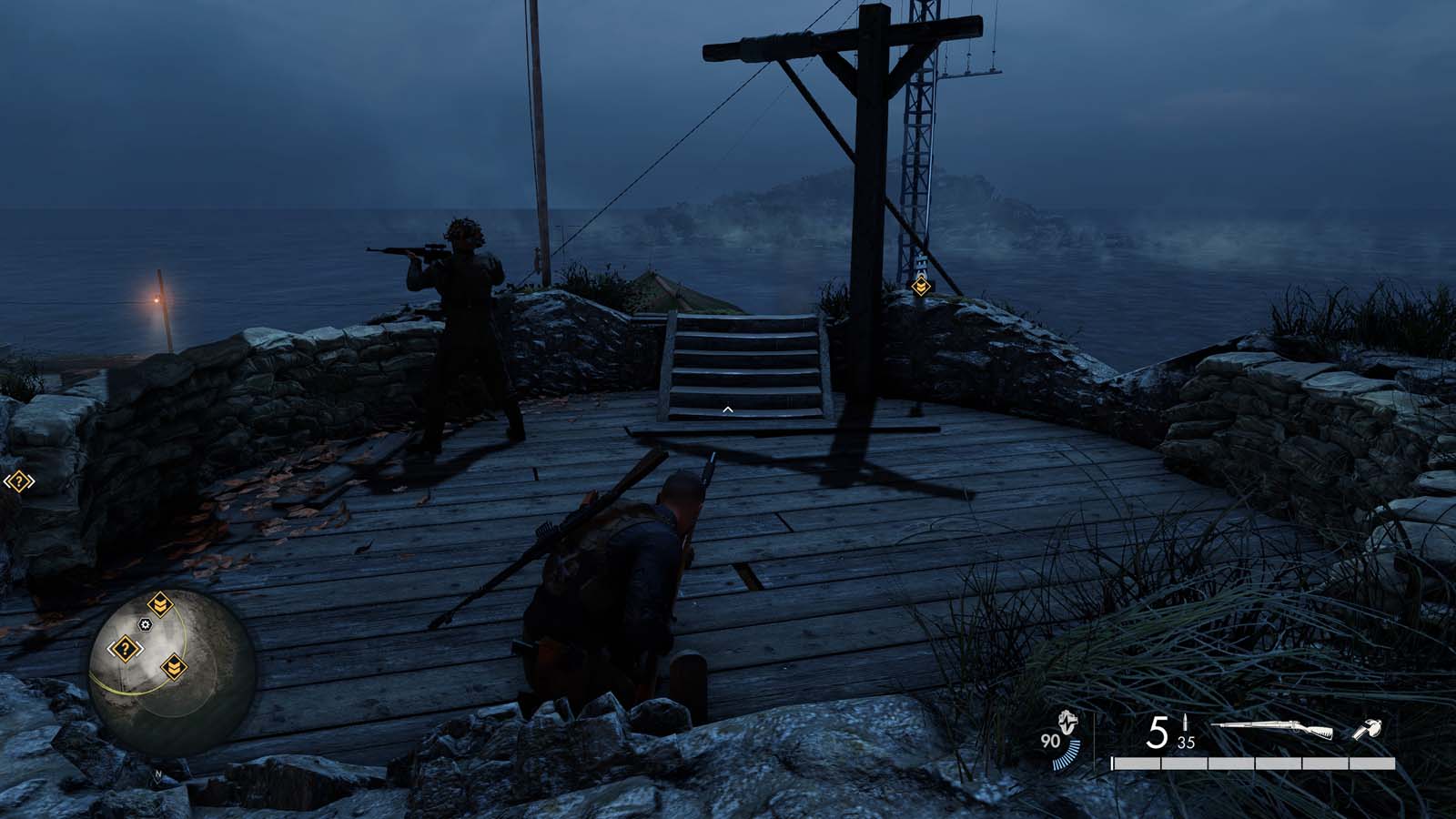Click the right arrow flanking the minimap question marker
The width and height of the screenshot is (1456, 819).
139,648
